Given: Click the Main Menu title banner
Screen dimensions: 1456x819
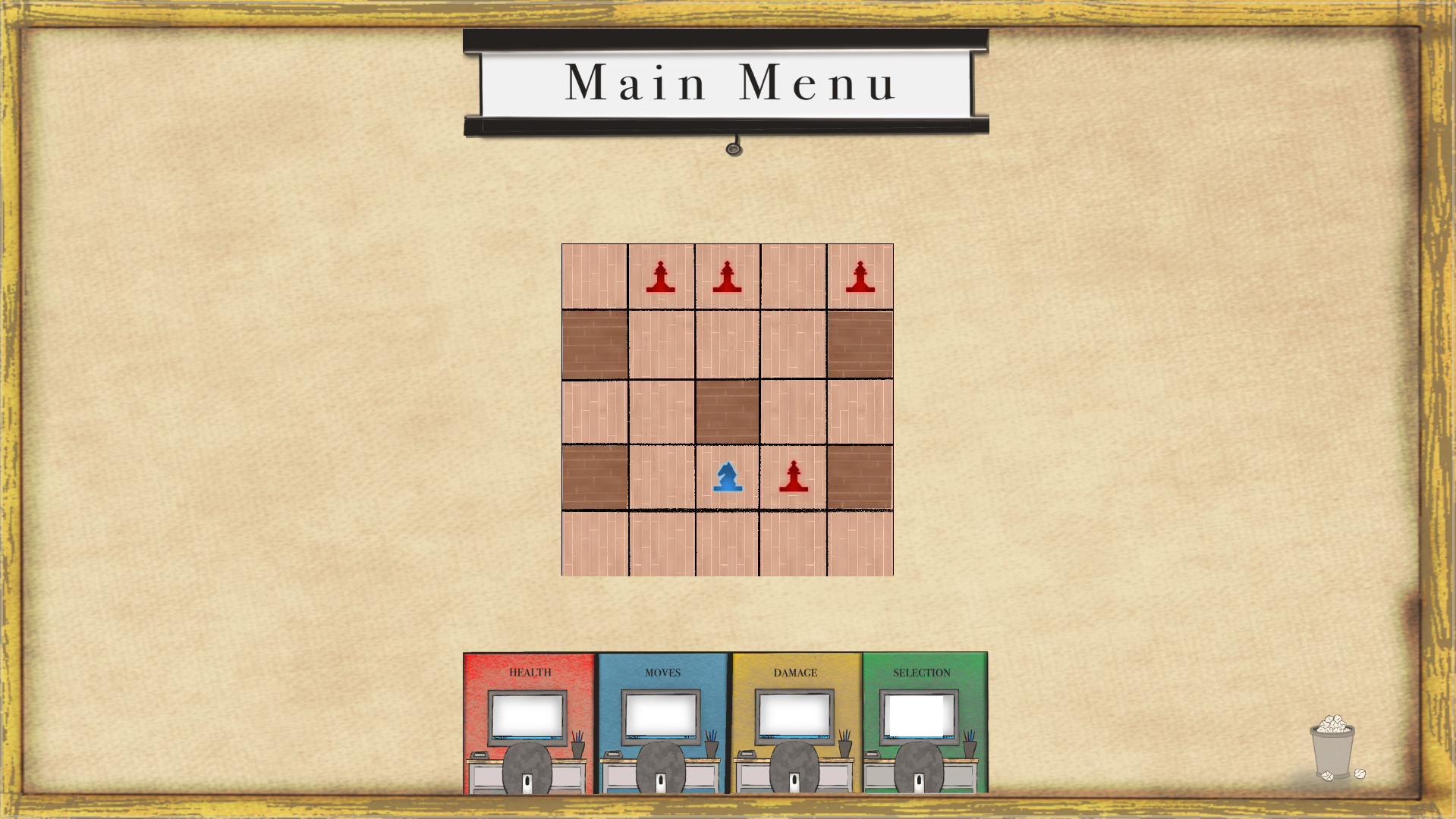Looking at the screenshot, I should coord(726,83).
